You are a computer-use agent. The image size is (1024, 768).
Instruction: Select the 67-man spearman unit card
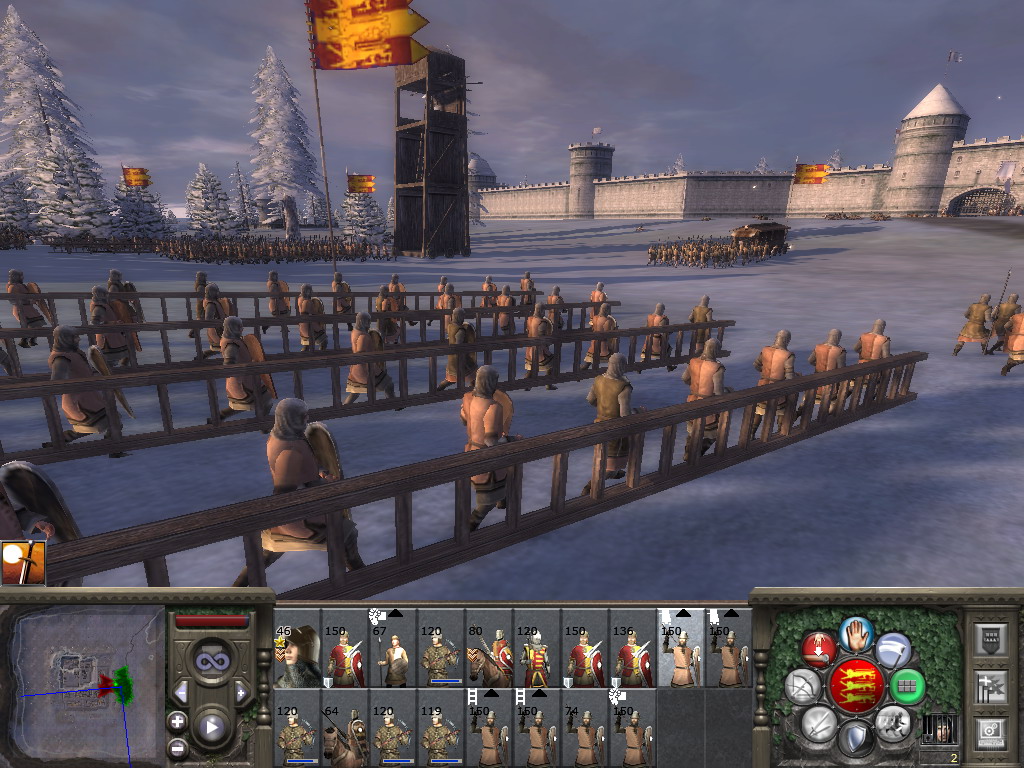click(x=393, y=656)
